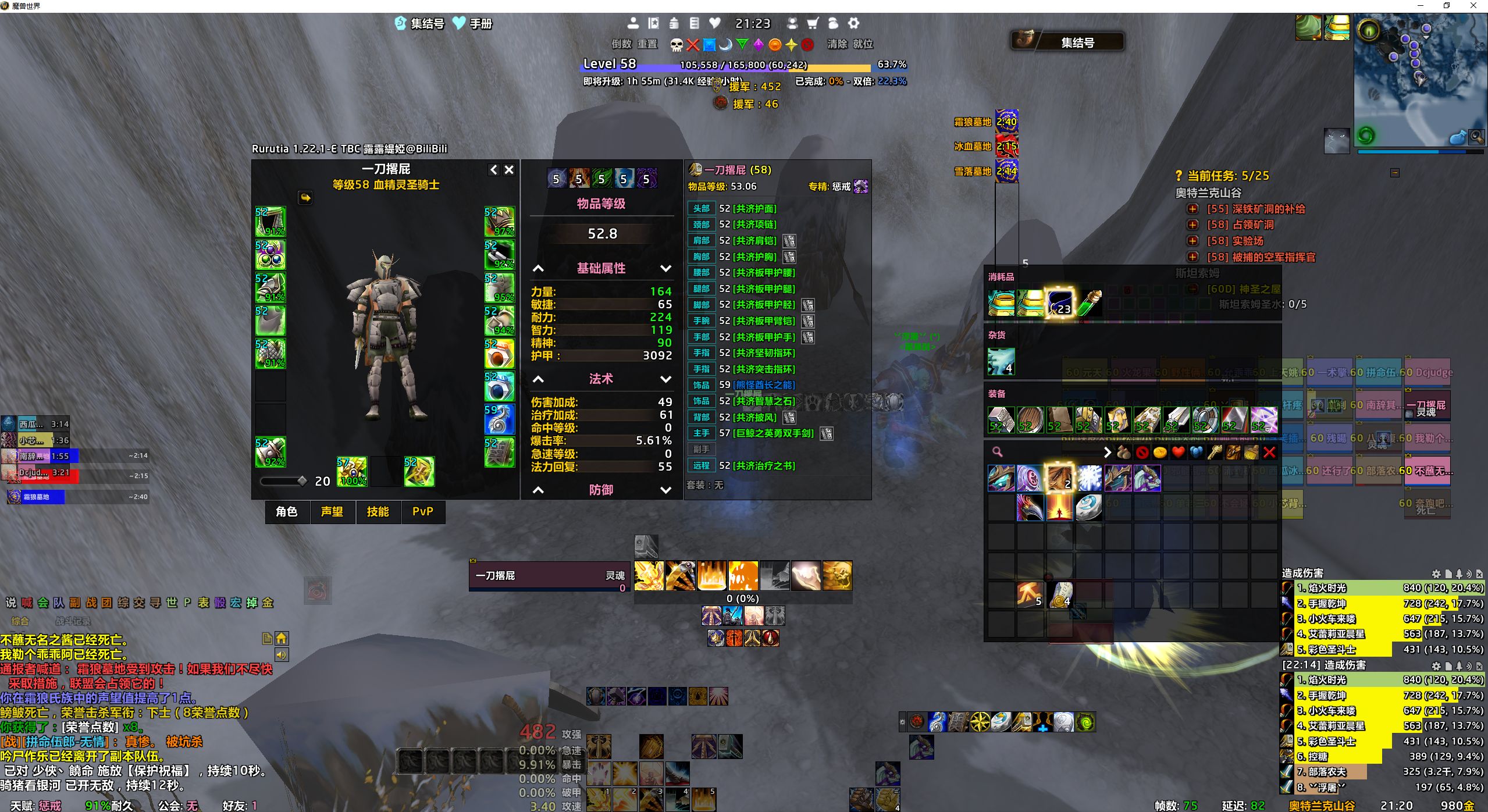The image size is (1488, 812).
Task: Close the character panel
Action: 509,170
